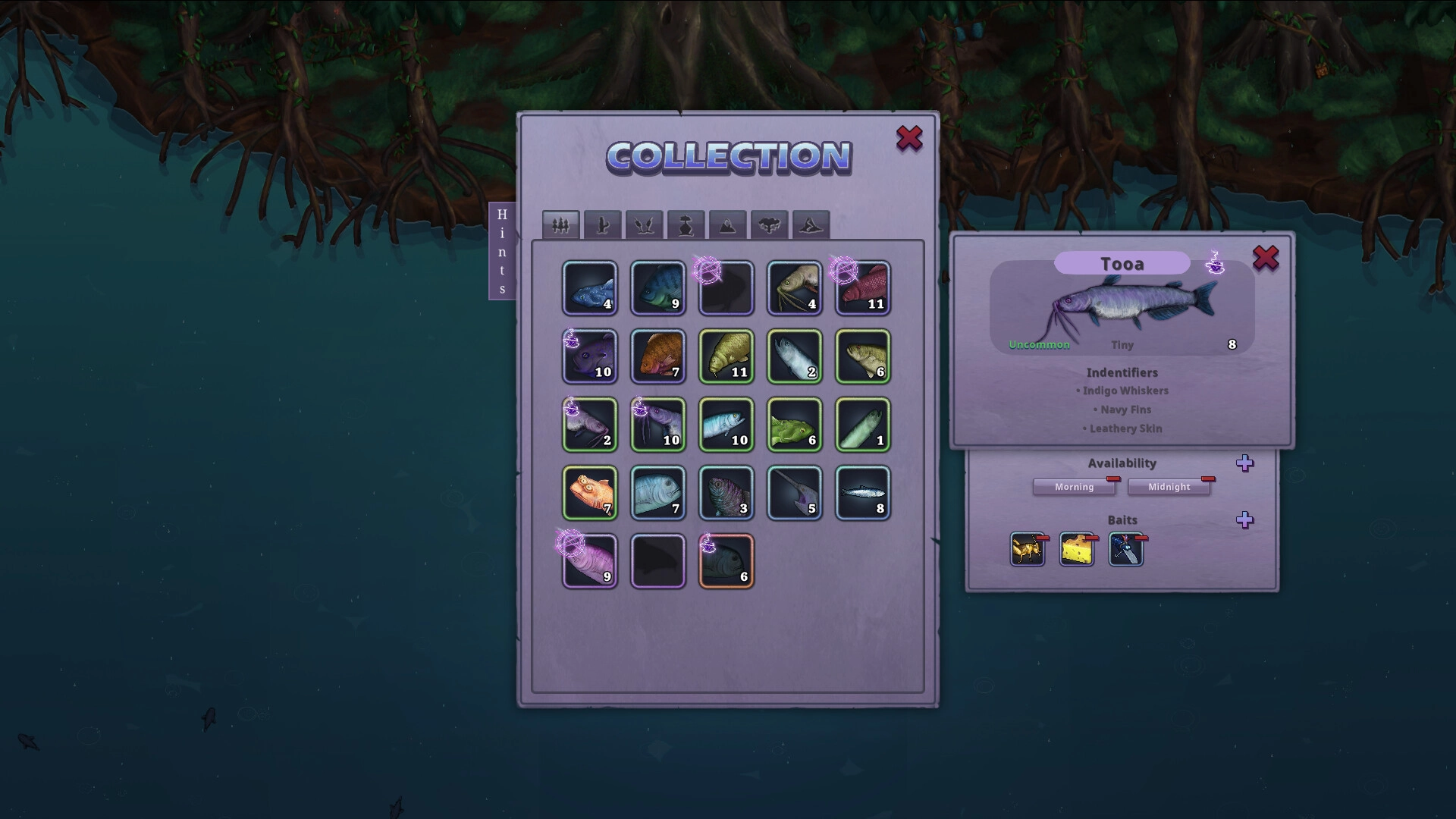Screen dimensions: 1456x819
Task: Select the mountain peak tab
Action: click(728, 225)
